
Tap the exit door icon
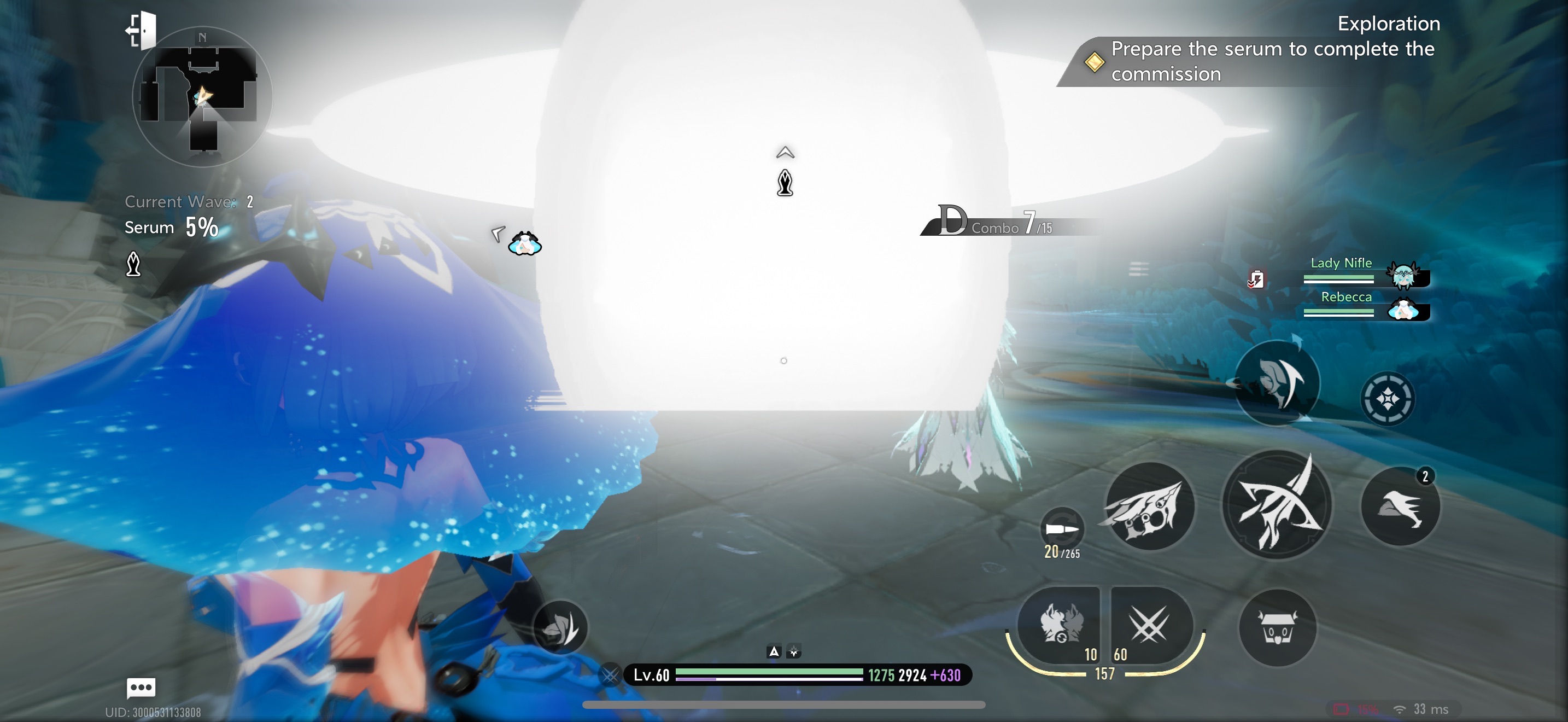(142, 31)
